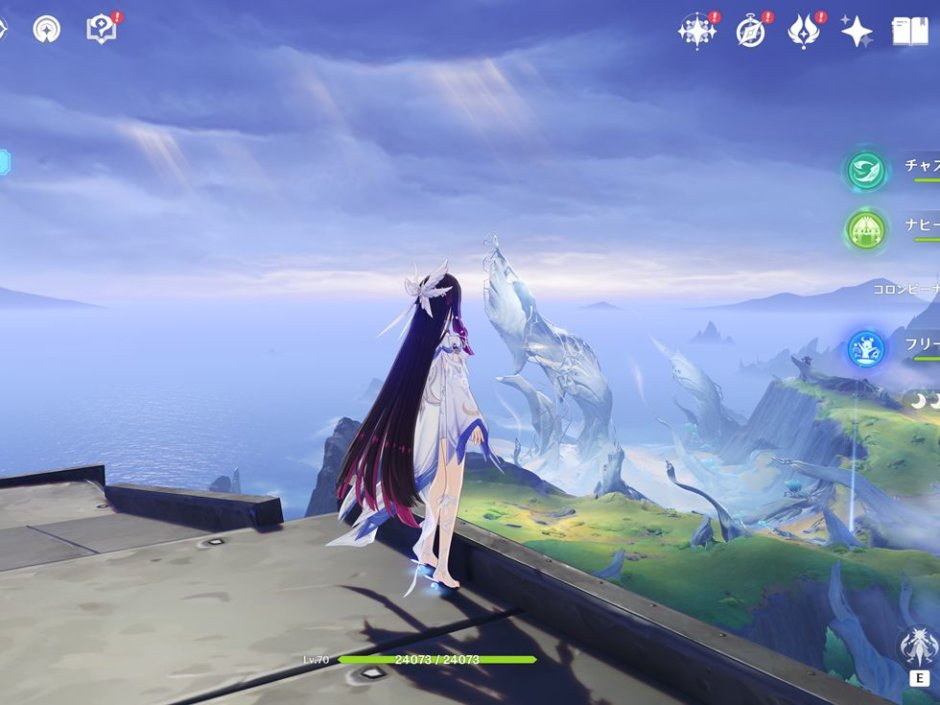Switch to party member ナヒーダ
The height and width of the screenshot is (705, 940).
pyautogui.click(x=867, y=230)
